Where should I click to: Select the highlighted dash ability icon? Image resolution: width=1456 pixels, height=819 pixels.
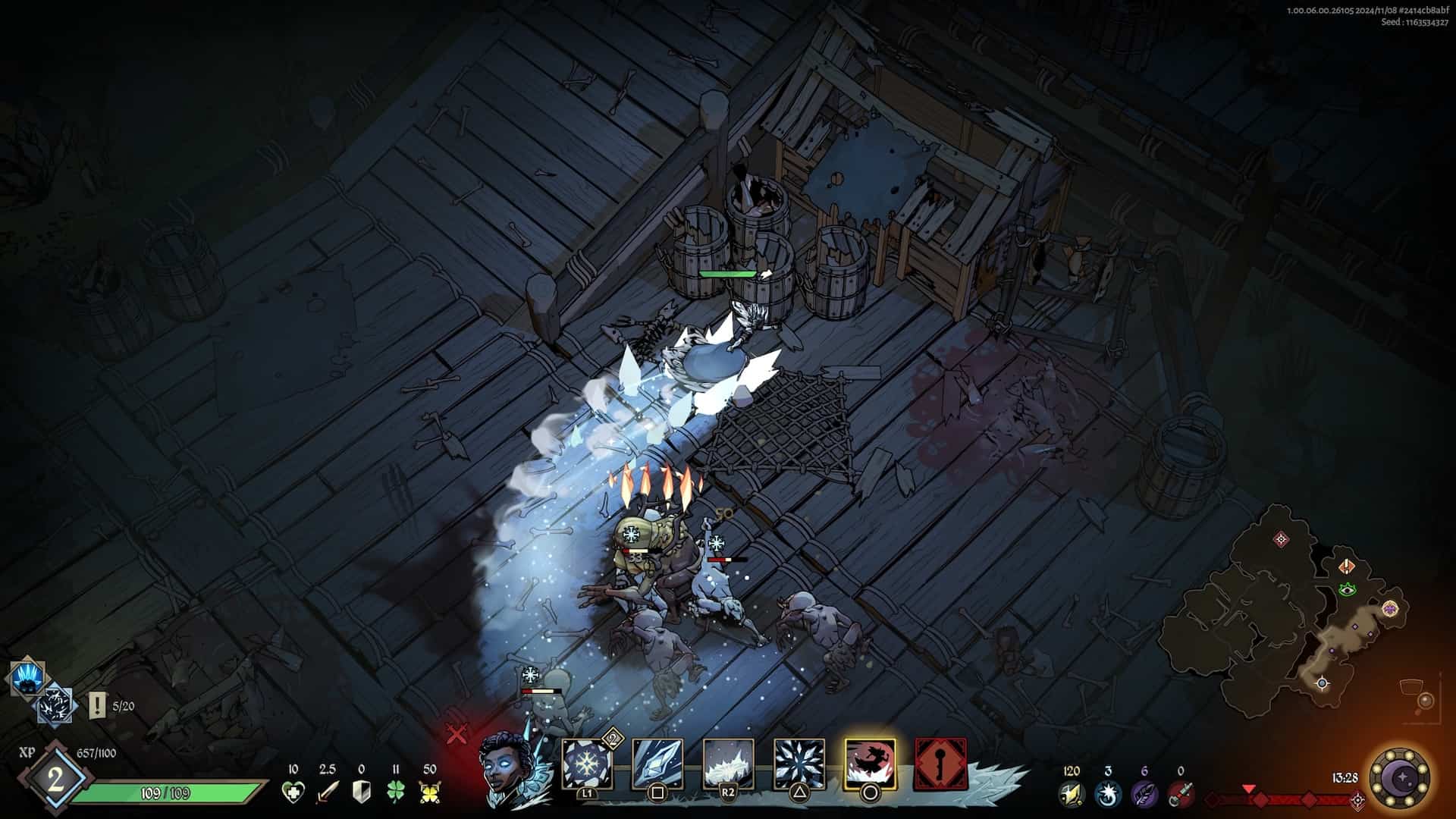click(870, 764)
